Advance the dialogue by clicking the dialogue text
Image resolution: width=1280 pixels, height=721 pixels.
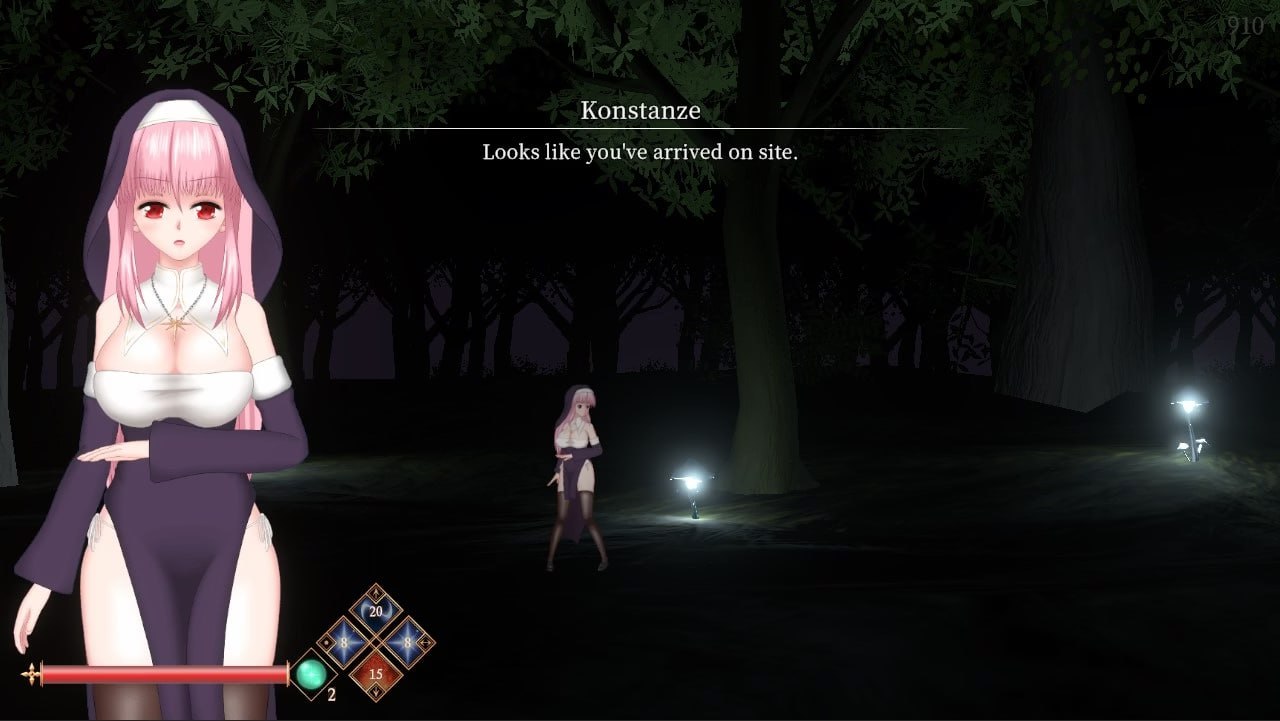[638, 153]
